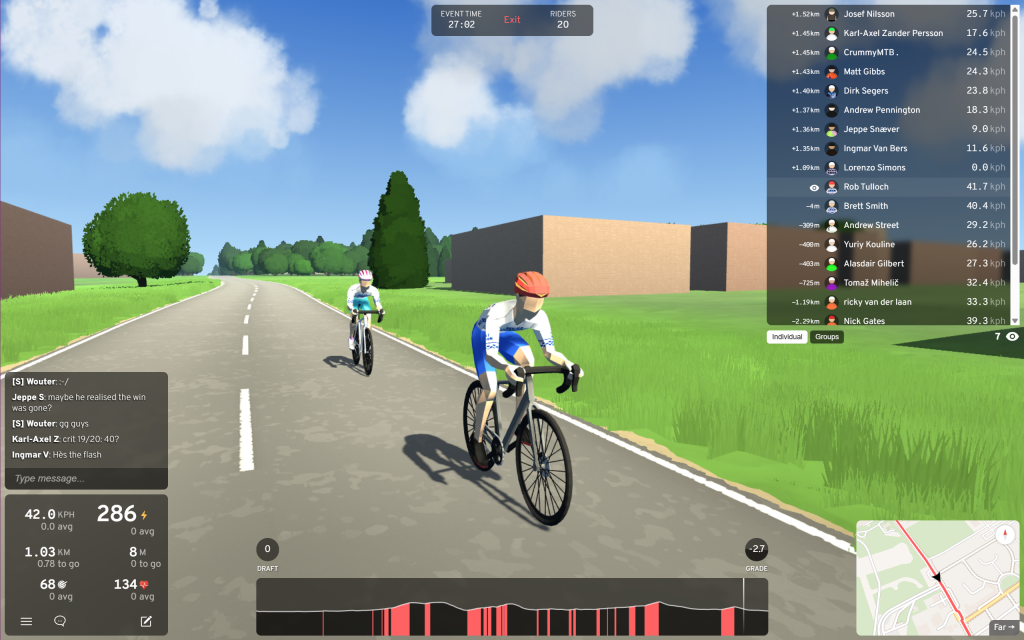The image size is (1024, 640).
Task: Open the chat bubble icon
Action: pos(60,621)
